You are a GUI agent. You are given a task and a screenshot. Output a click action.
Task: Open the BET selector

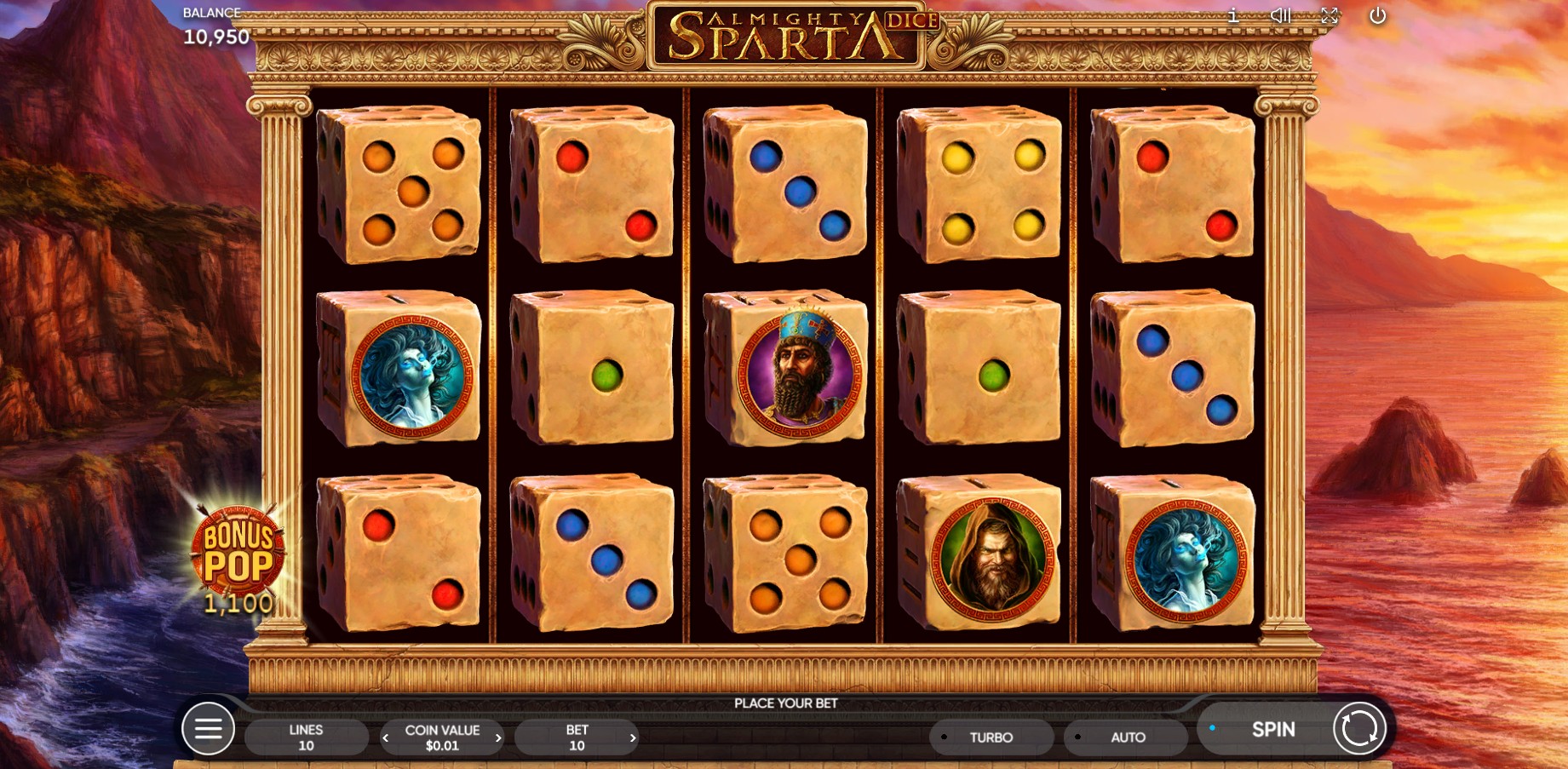click(577, 736)
